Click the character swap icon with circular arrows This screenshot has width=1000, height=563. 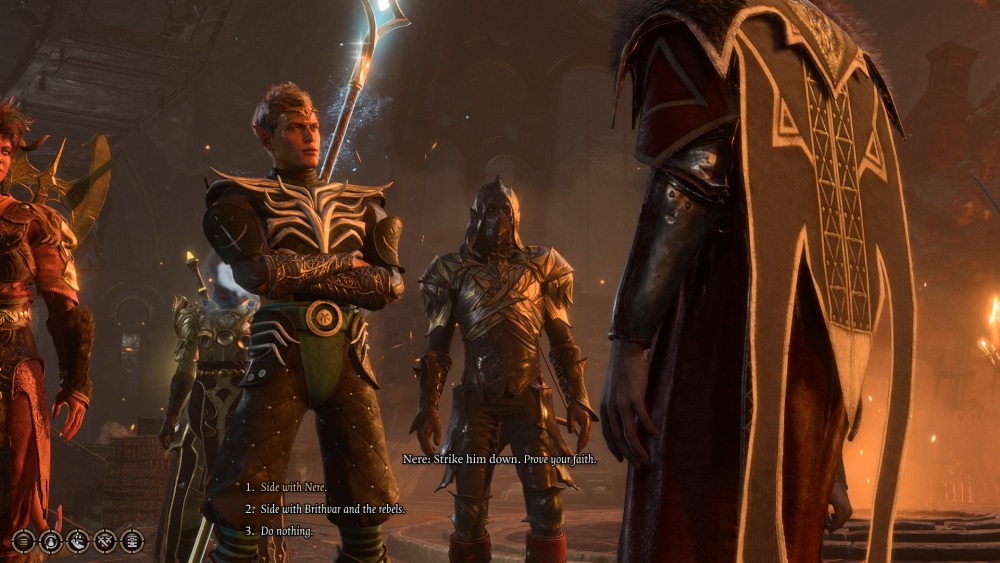pos(50,541)
